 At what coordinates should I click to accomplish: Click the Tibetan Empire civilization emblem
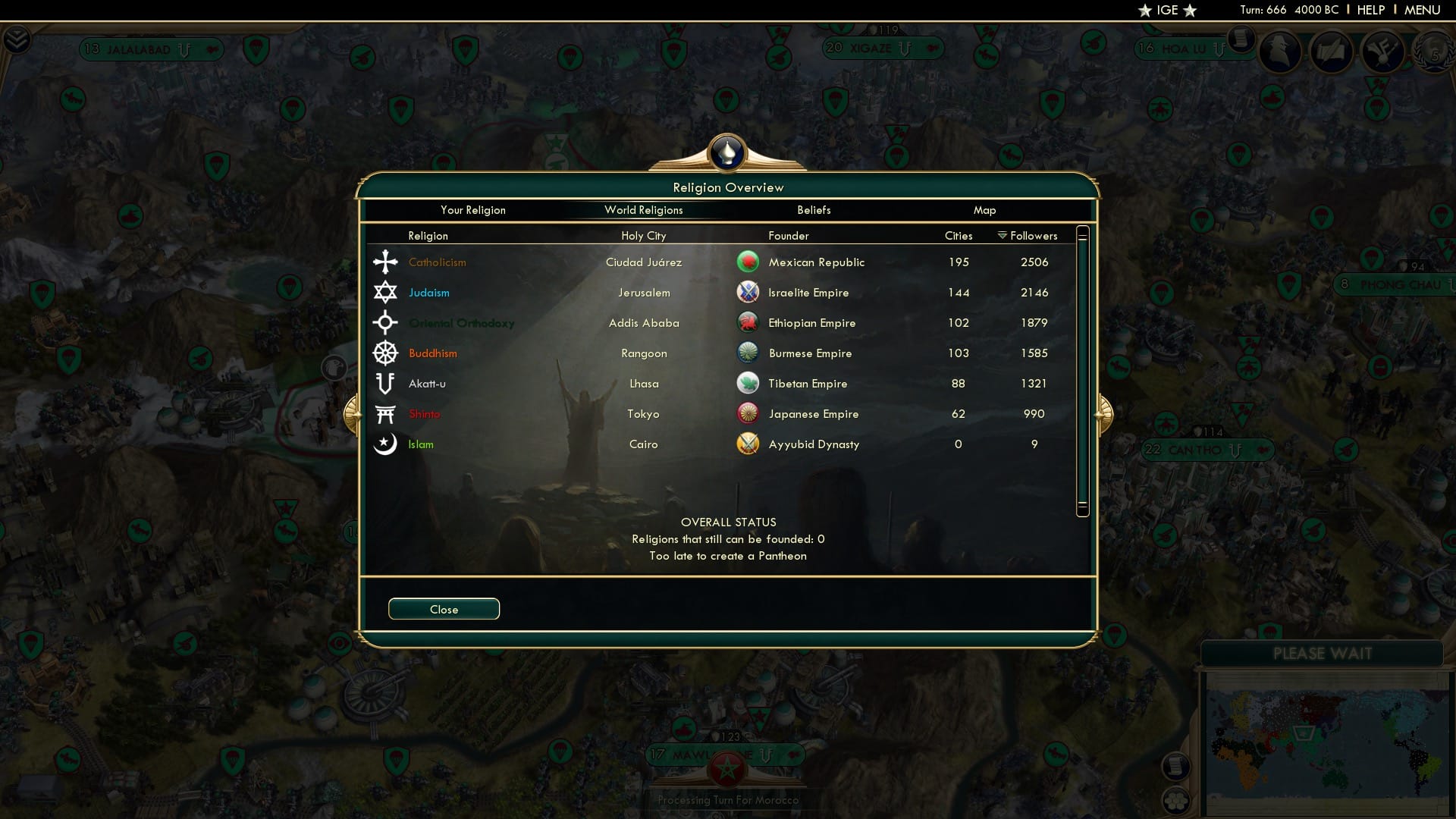pos(748,383)
